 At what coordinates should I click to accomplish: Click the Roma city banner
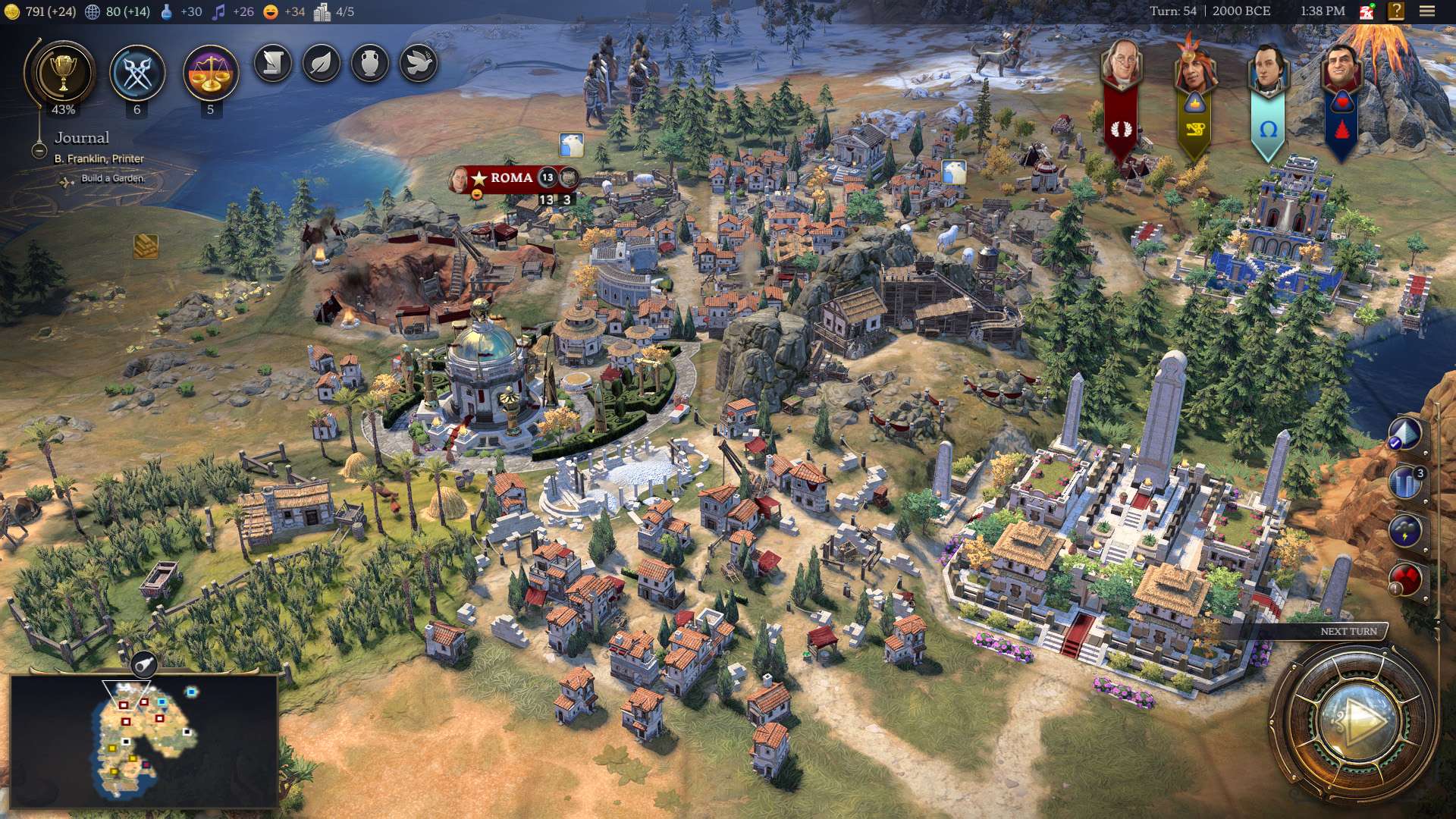[512, 178]
